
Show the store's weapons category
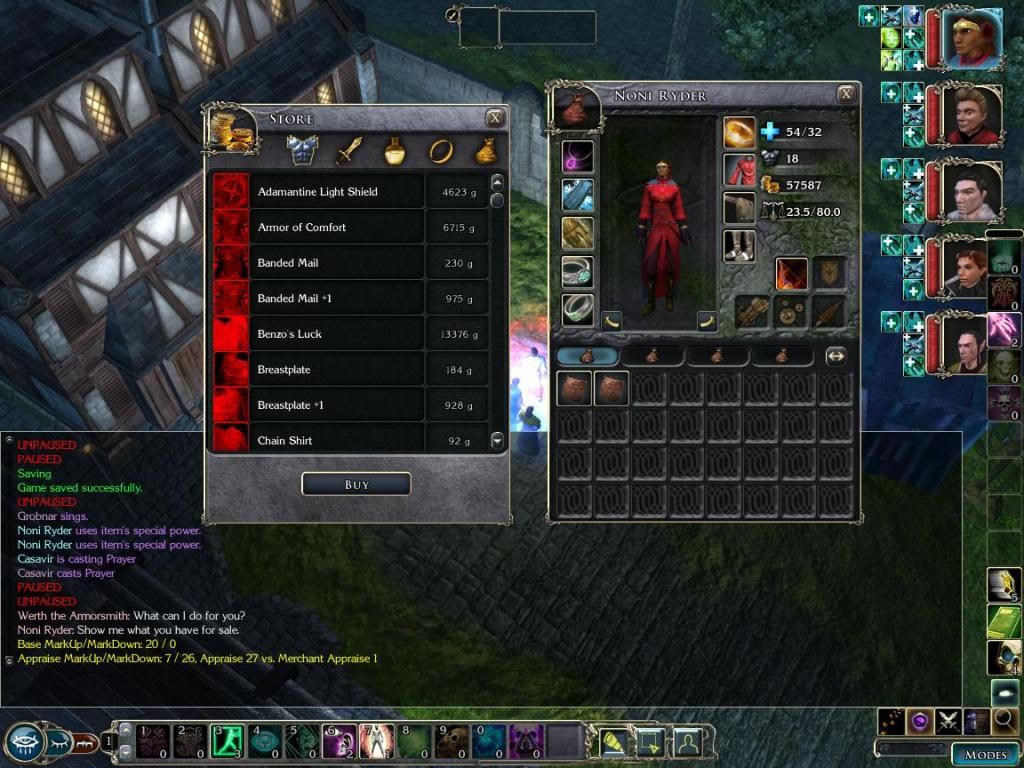tap(349, 151)
